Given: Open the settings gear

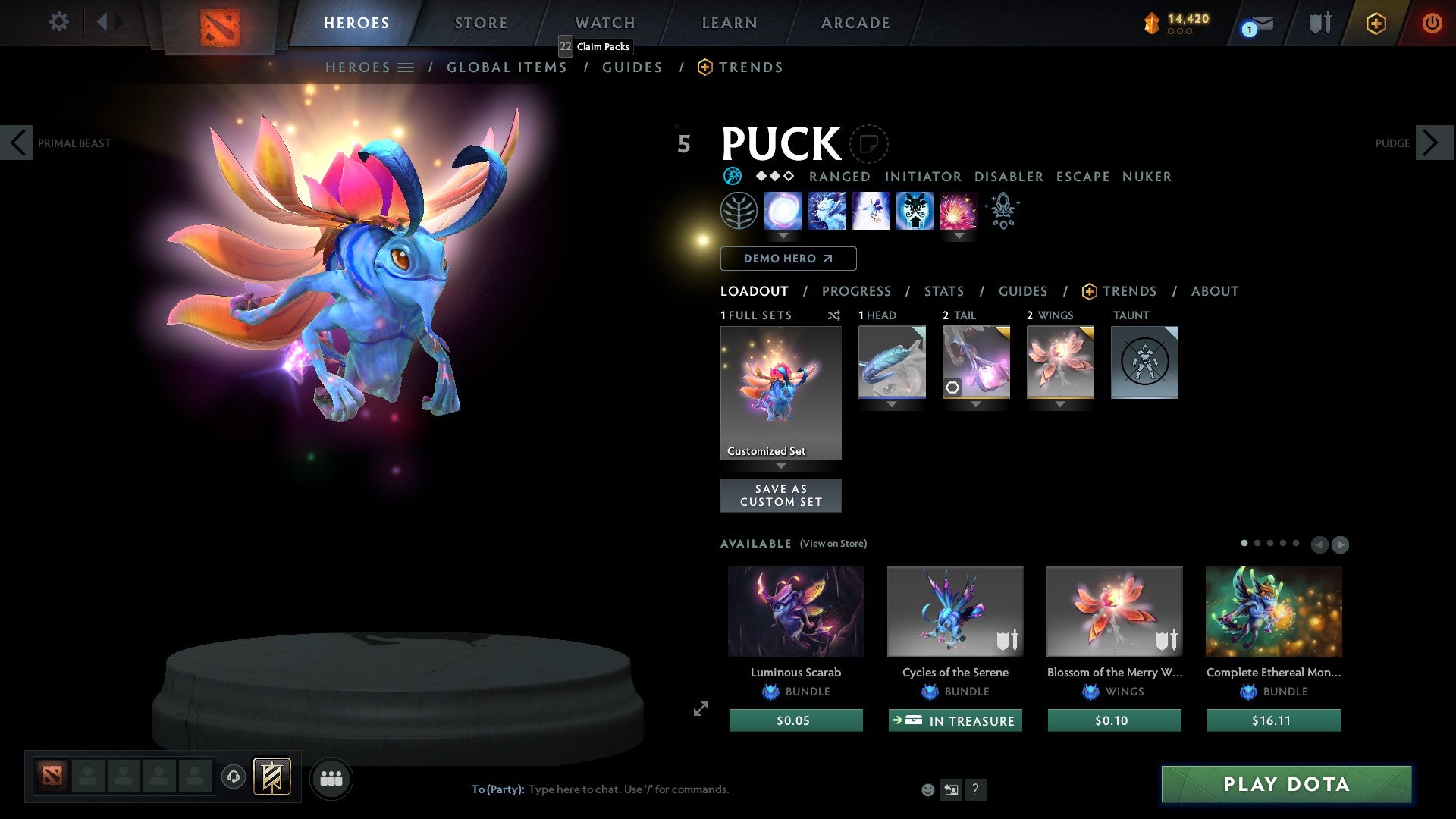Looking at the screenshot, I should [58, 22].
